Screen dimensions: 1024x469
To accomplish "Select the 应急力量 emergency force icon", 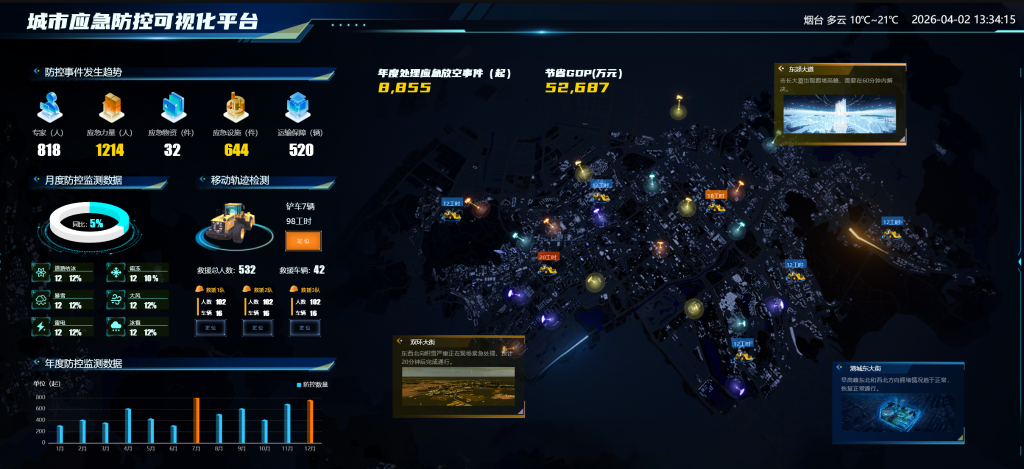I will tap(110, 107).
